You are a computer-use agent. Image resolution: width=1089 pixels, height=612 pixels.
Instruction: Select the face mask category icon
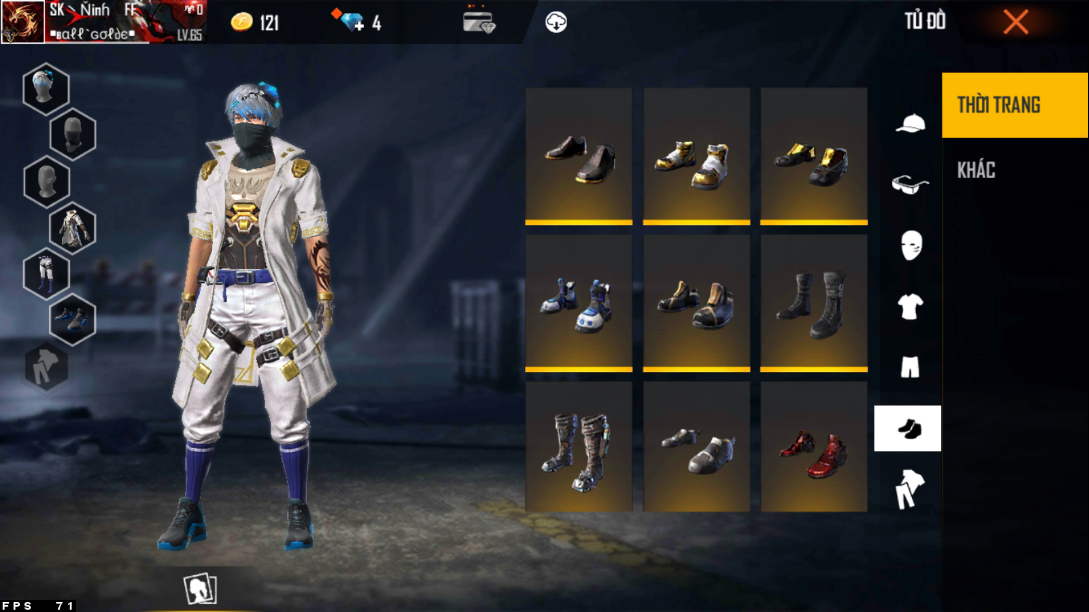[909, 245]
